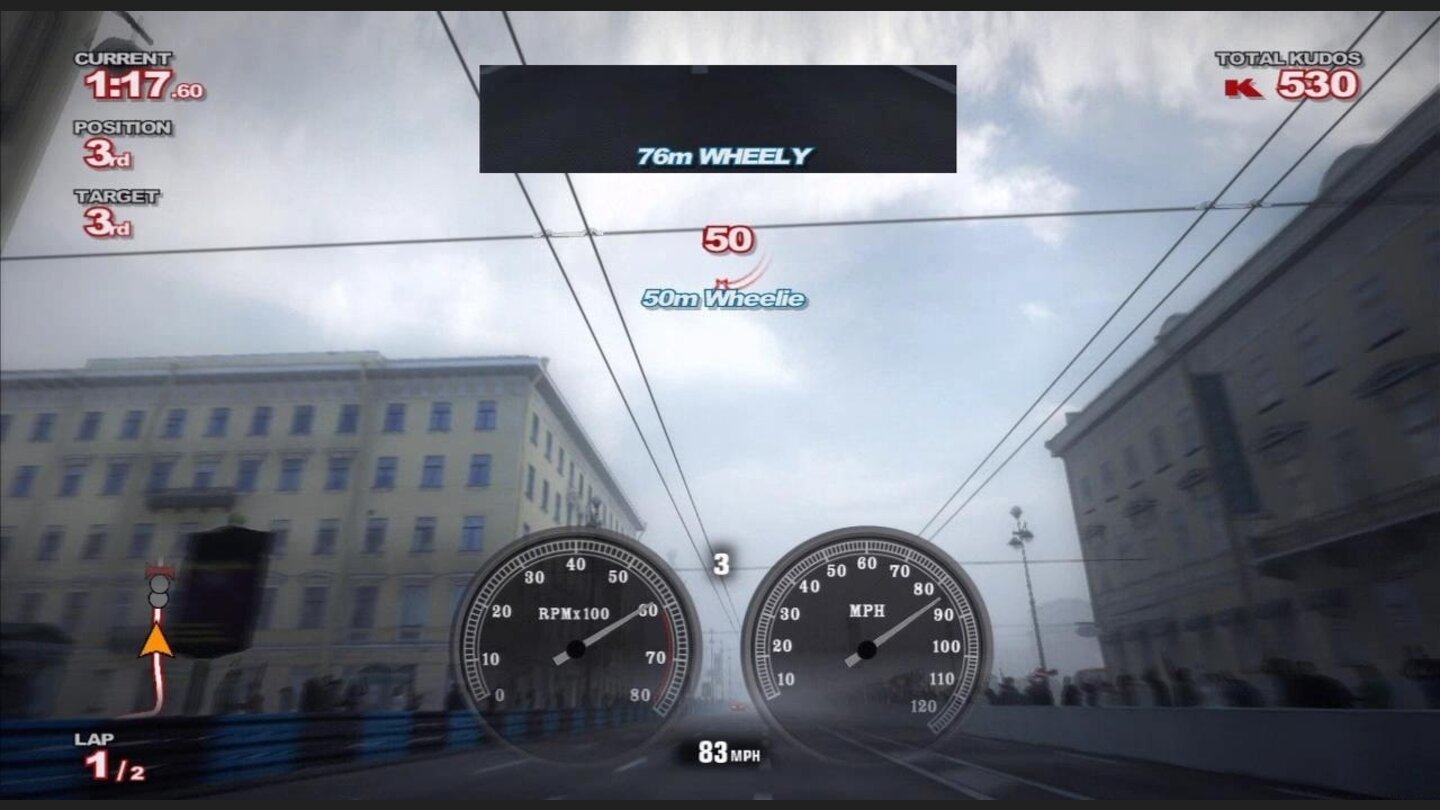Screen dimensions: 1440x810
Task: Click the traffic light icon on the minimap
Action: point(157,590)
